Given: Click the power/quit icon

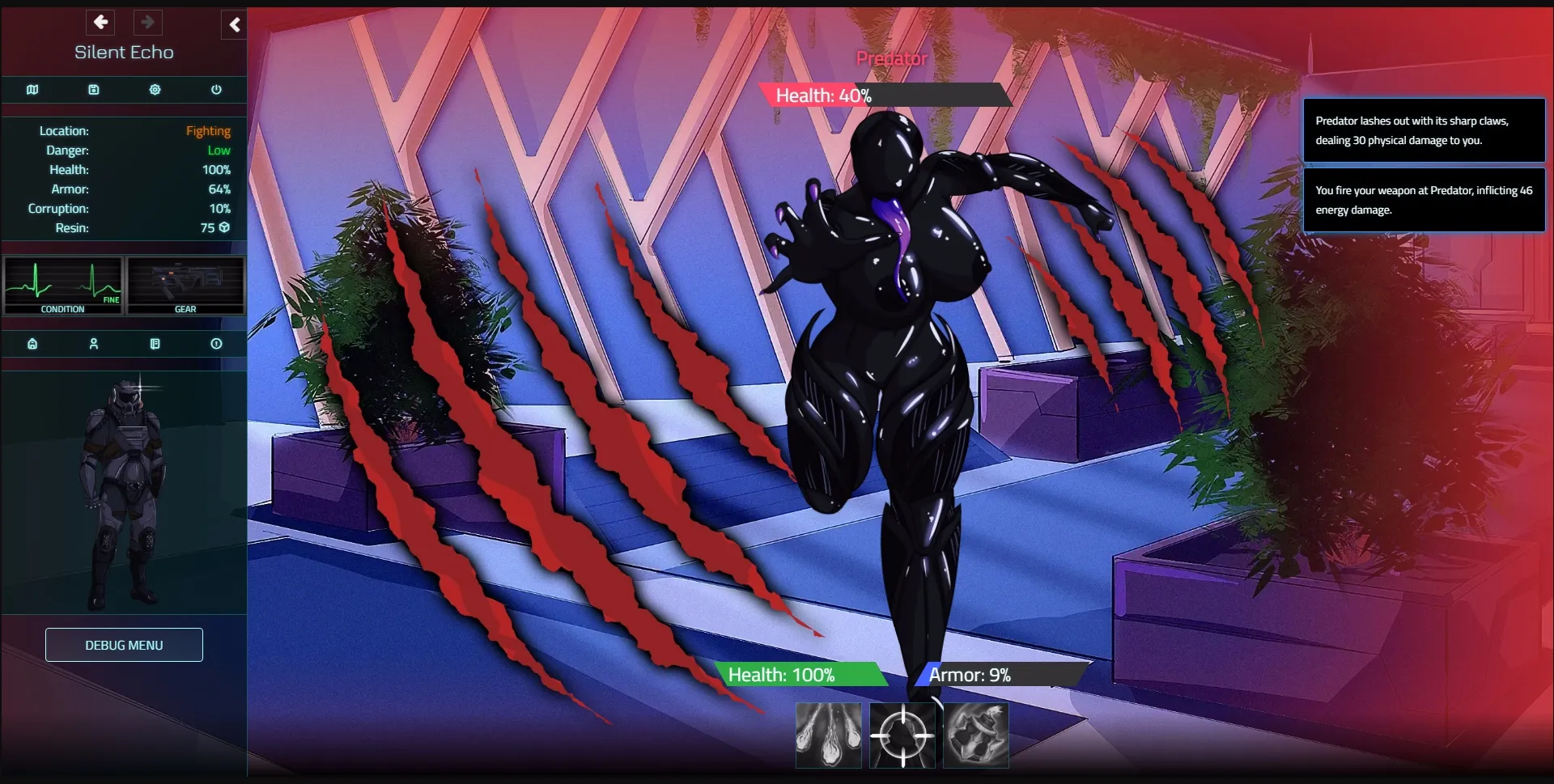Looking at the screenshot, I should (215, 90).
